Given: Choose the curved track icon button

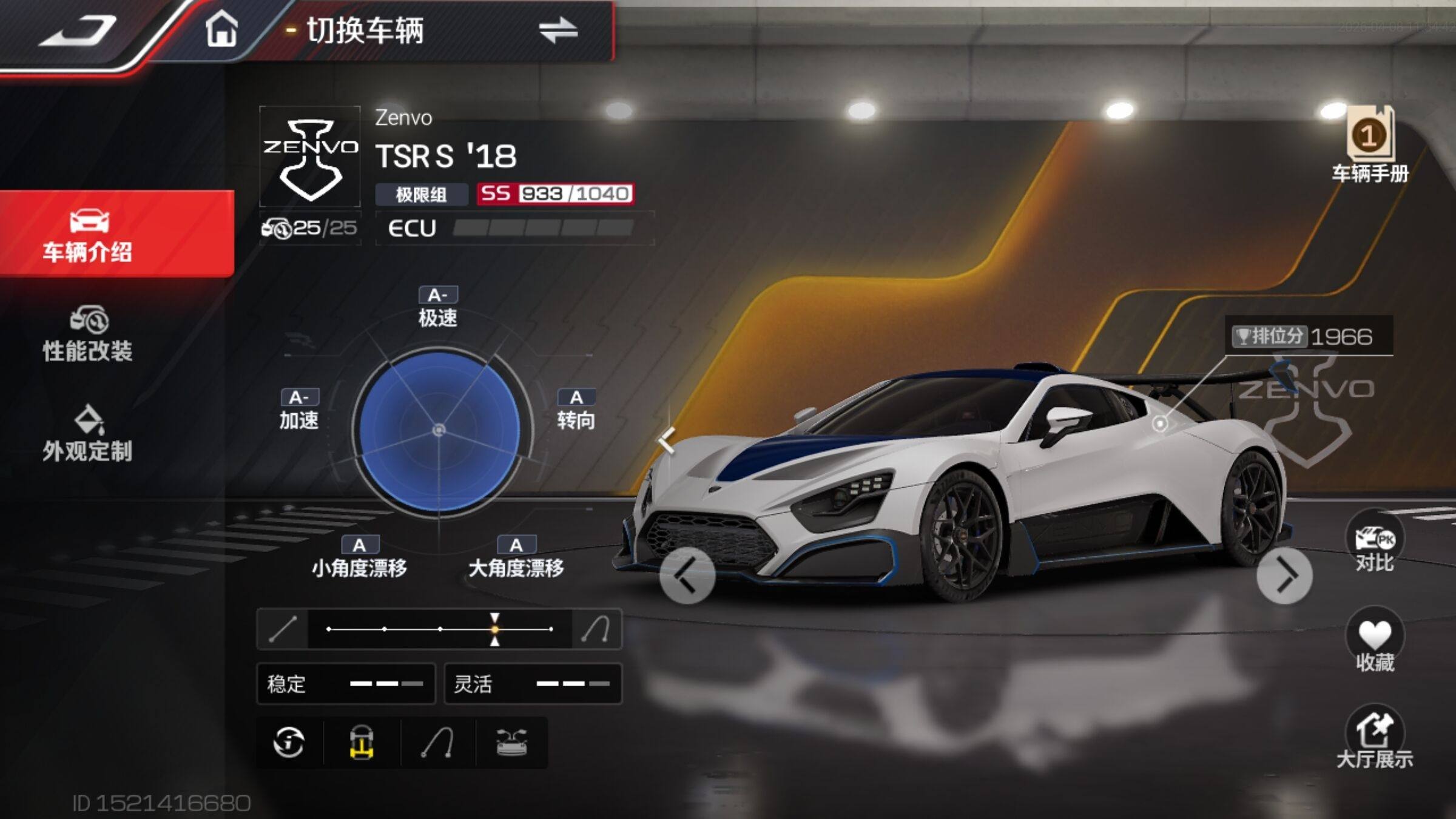Looking at the screenshot, I should 437,743.
